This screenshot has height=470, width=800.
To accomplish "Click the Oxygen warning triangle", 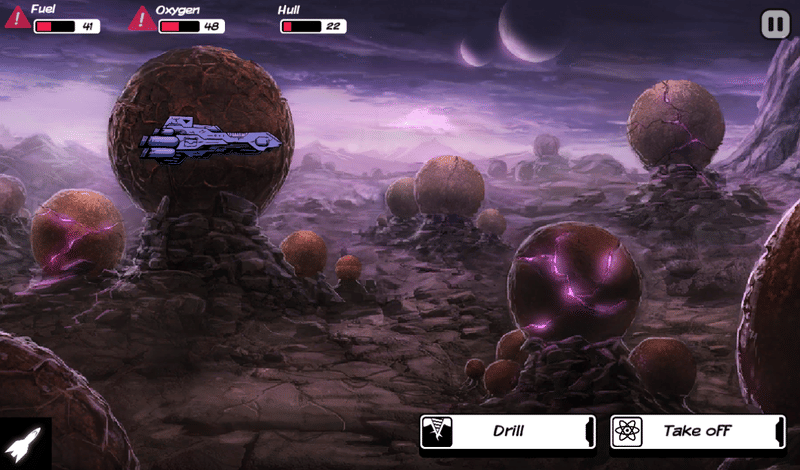I will pyautogui.click(x=142, y=18).
